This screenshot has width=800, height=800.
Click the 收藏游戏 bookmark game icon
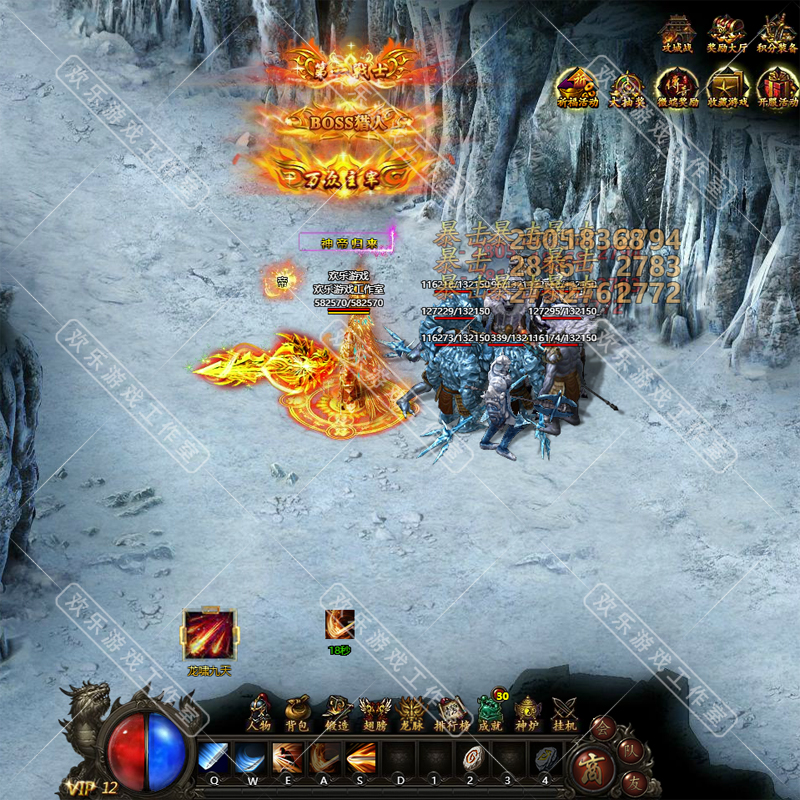click(727, 88)
